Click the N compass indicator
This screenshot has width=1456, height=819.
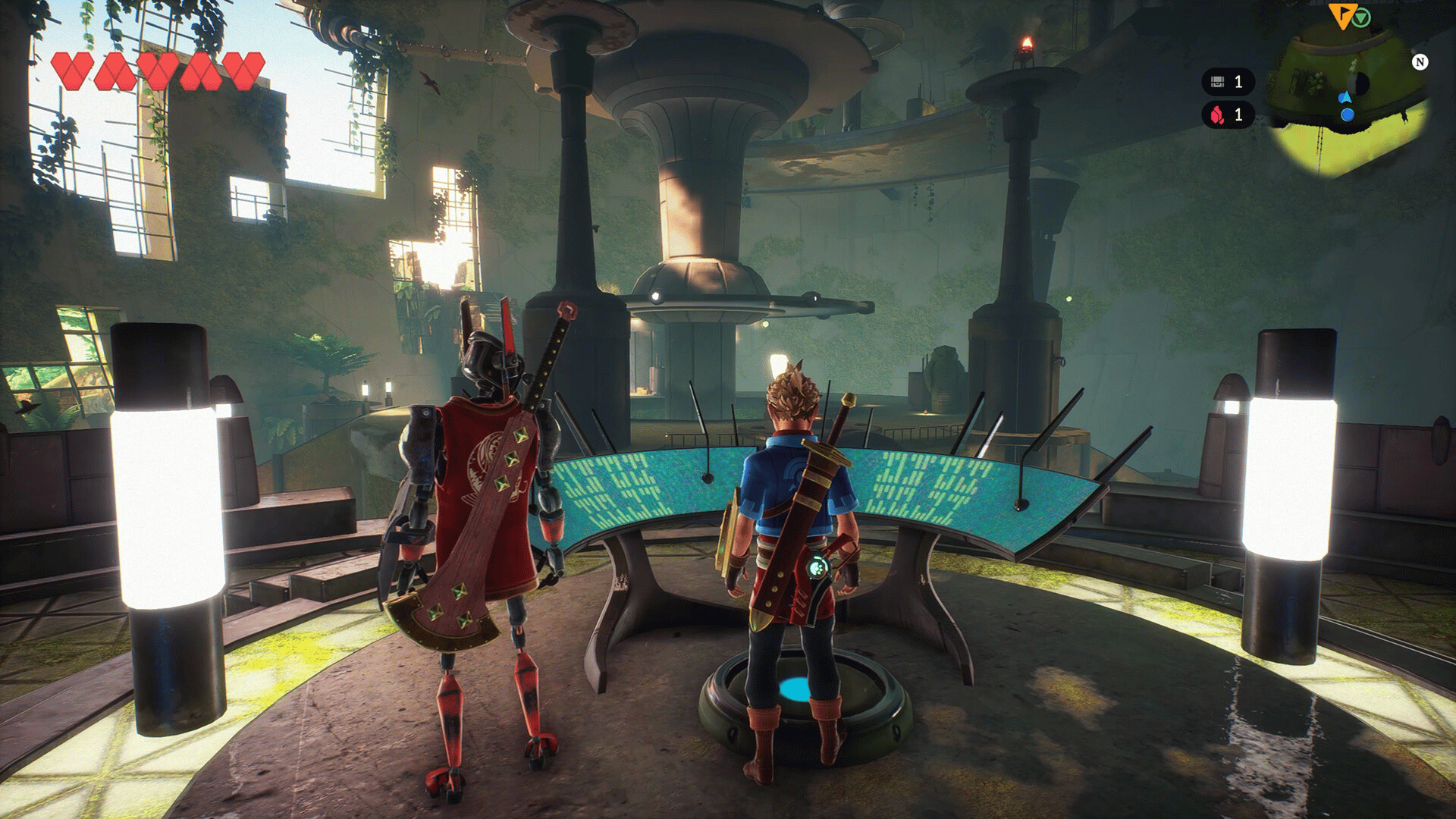point(1420,62)
